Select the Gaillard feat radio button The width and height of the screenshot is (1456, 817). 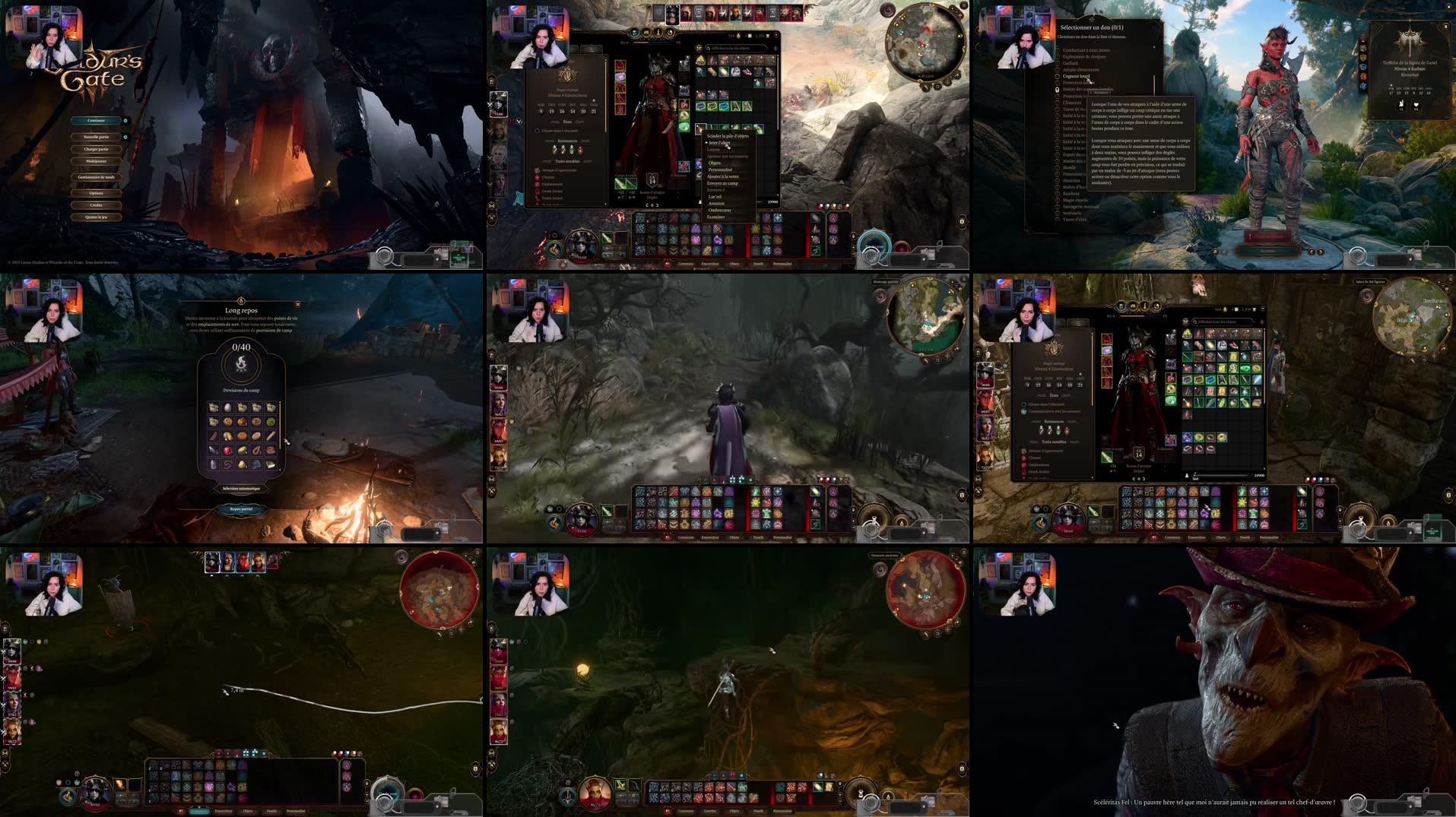1058,63
